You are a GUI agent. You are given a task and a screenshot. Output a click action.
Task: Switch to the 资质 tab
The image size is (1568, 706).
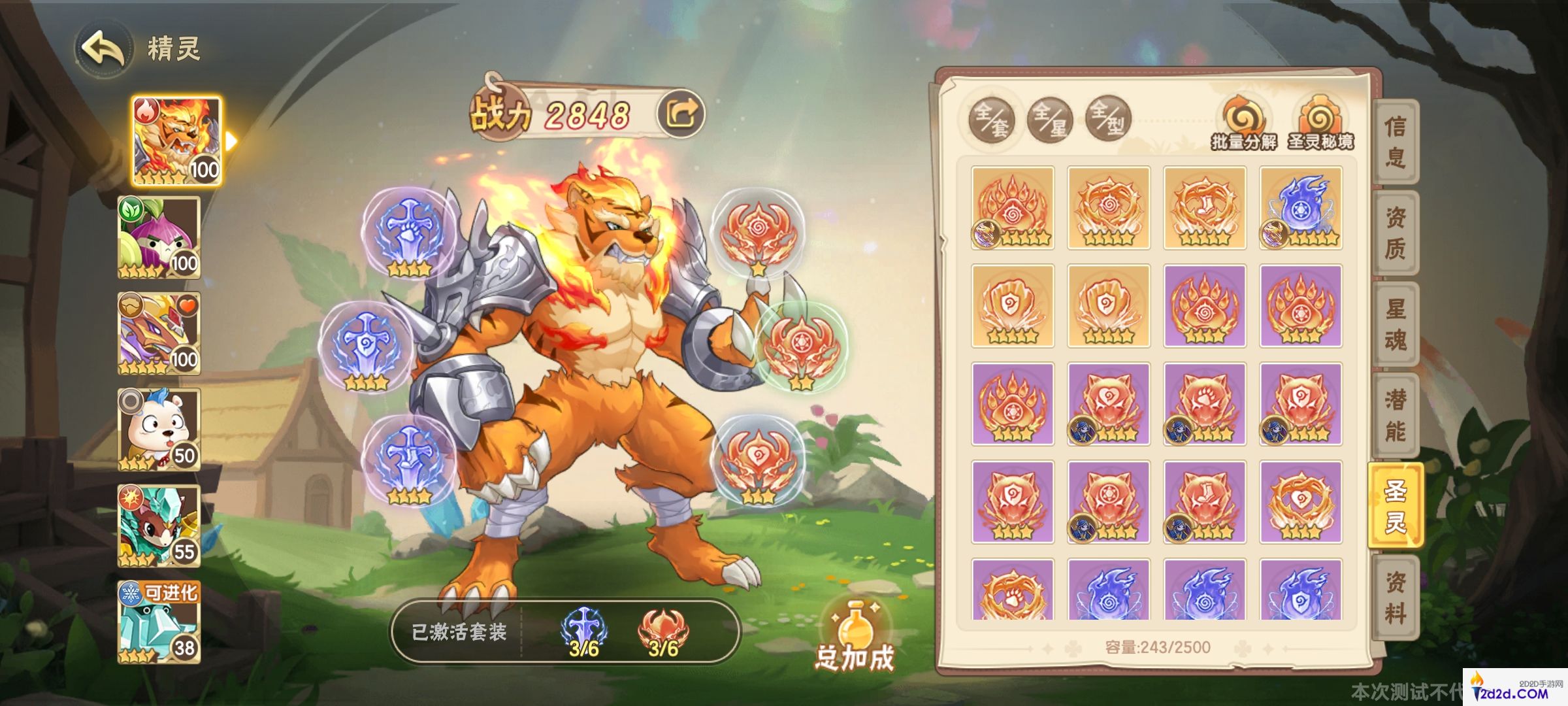[x=1395, y=233]
